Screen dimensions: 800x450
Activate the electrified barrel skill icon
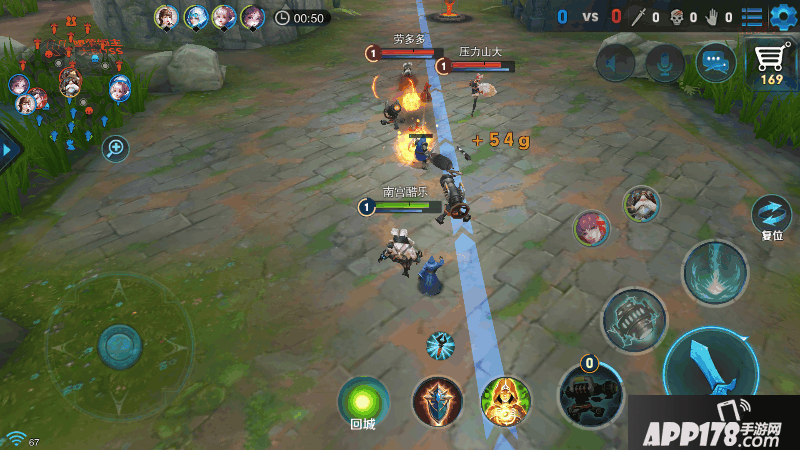click(633, 320)
